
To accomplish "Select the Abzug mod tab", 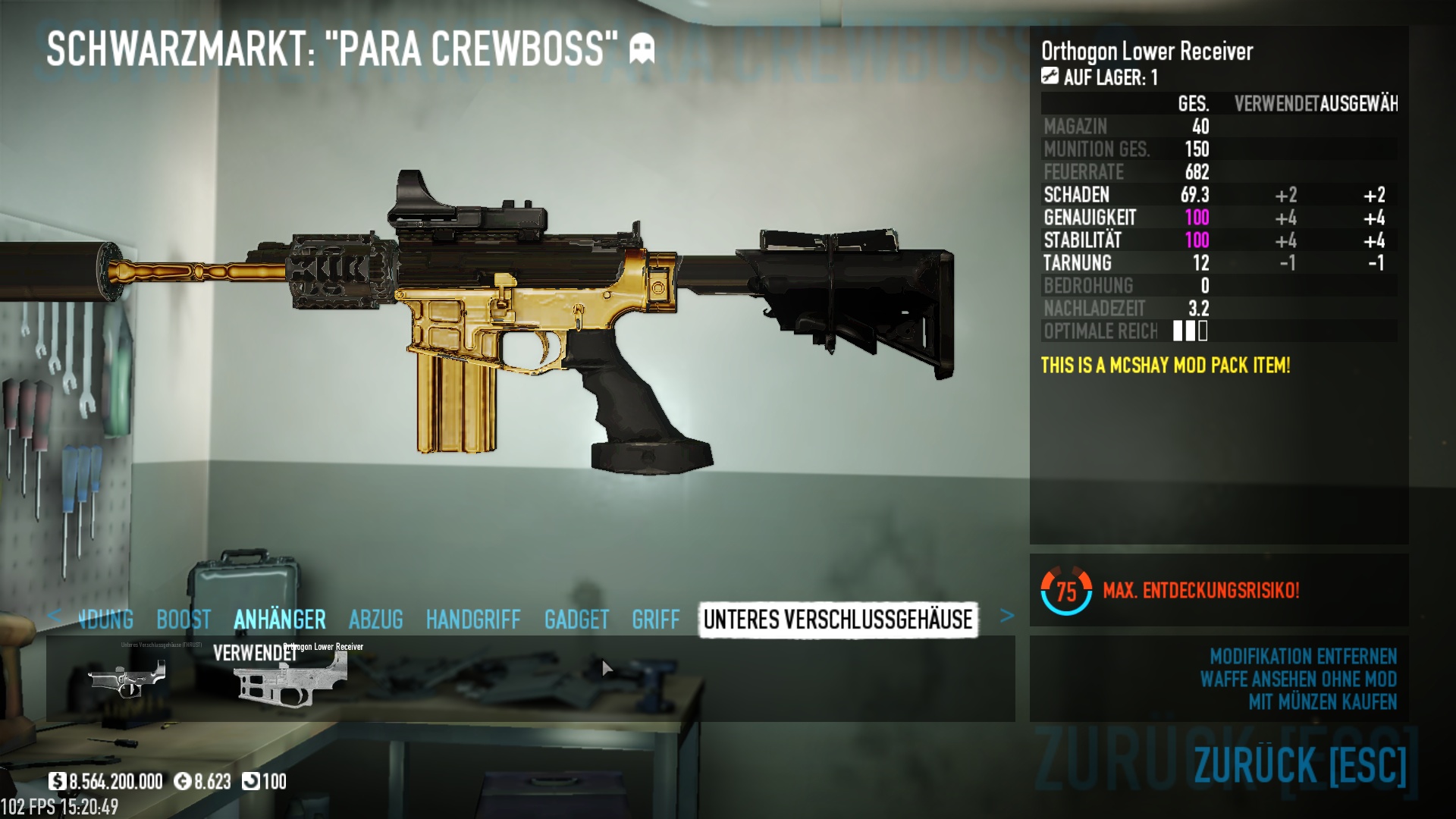I will (x=376, y=620).
